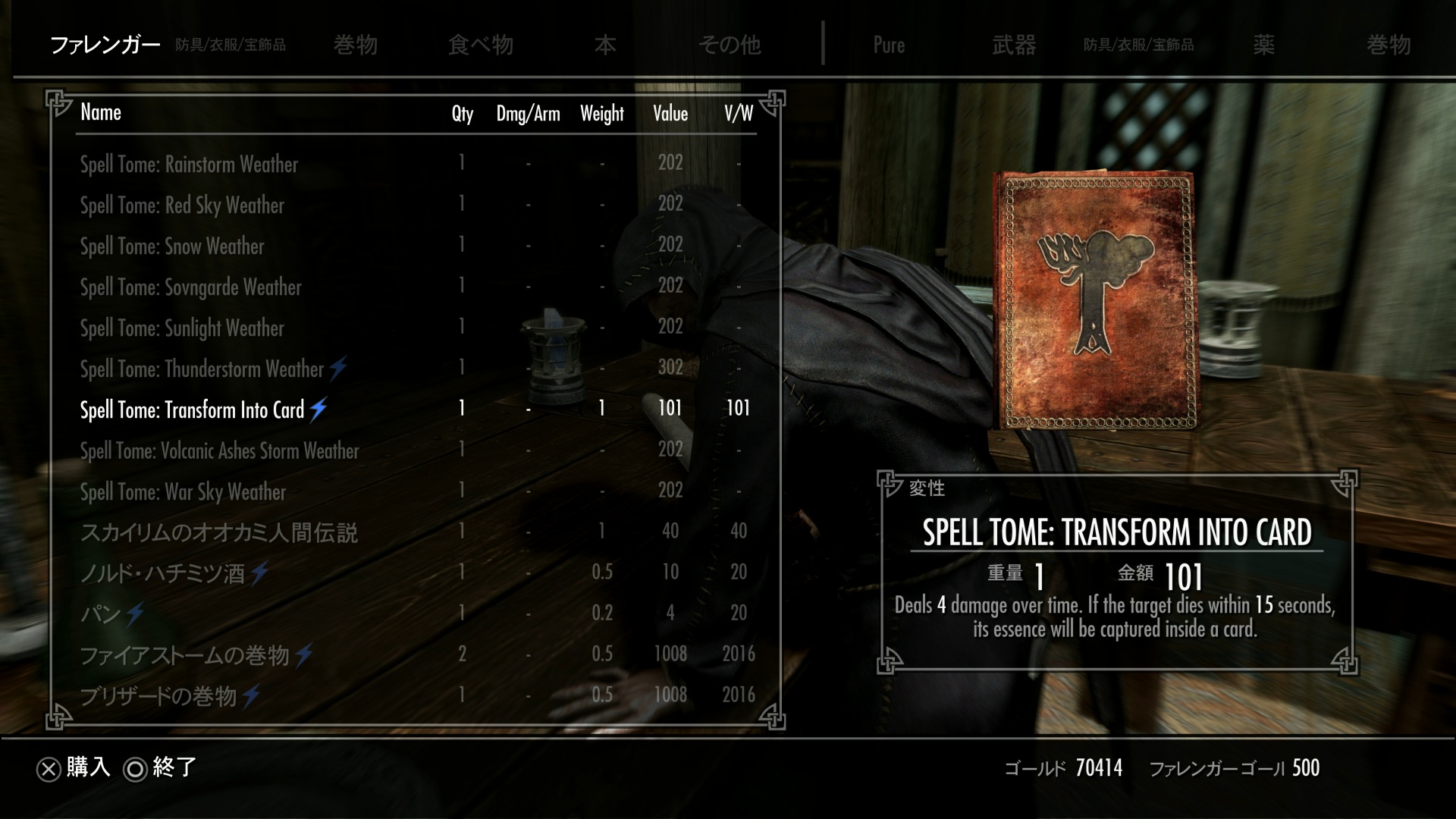
Task: Choose ノルド・ハチミツ酒 item row
Action: (162, 573)
